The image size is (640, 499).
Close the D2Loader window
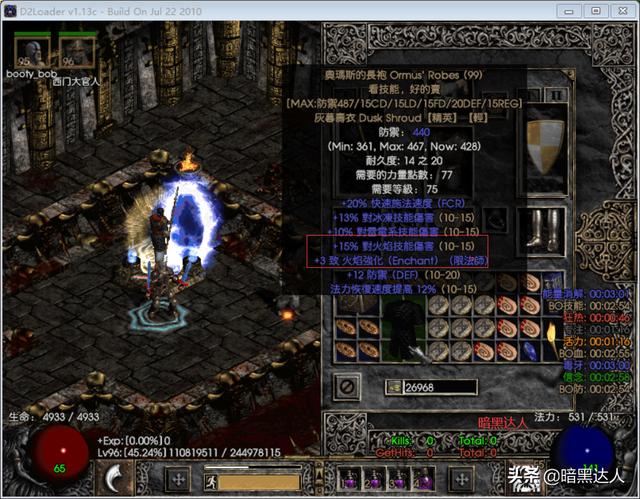618,10
